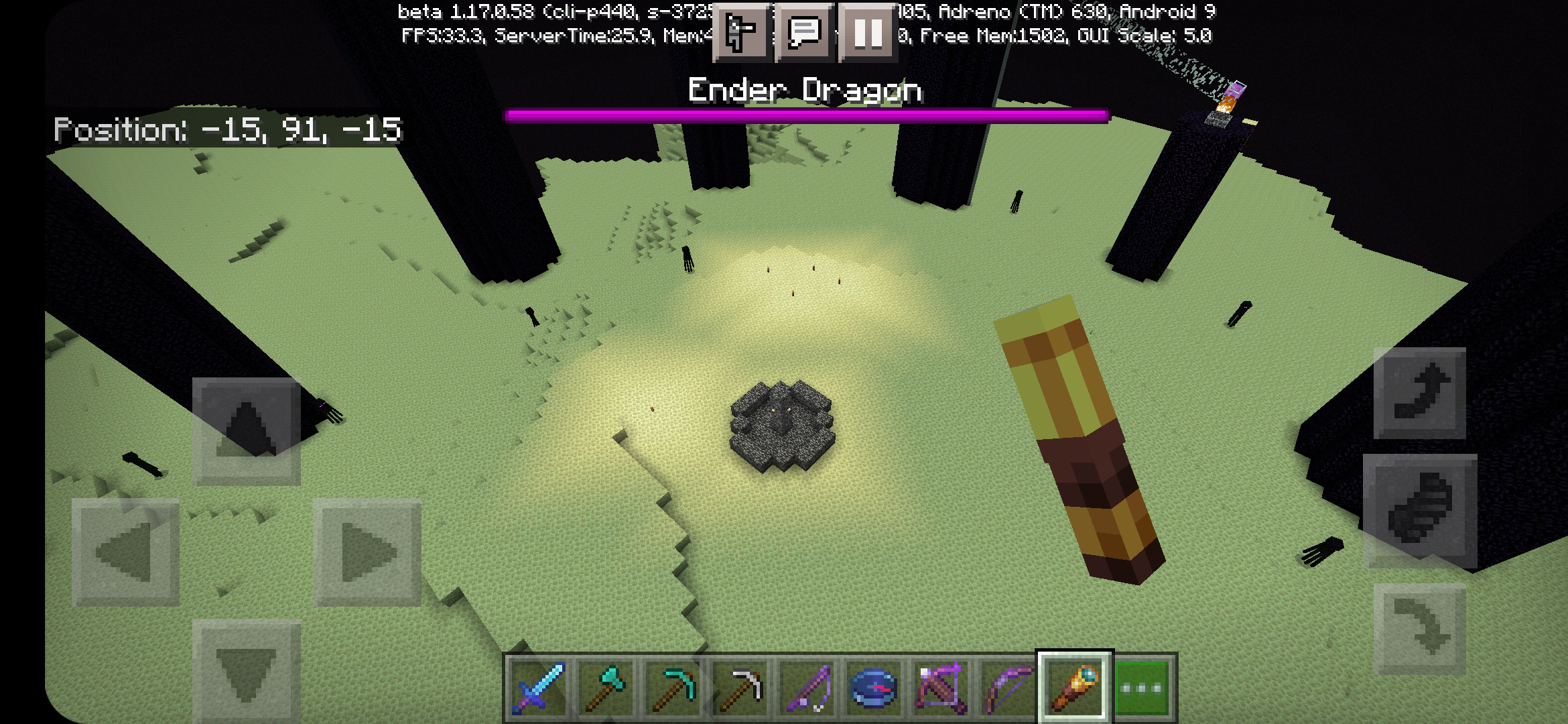1568x724 pixels.
Task: Tap the left movement arrow
Action: 125,552
